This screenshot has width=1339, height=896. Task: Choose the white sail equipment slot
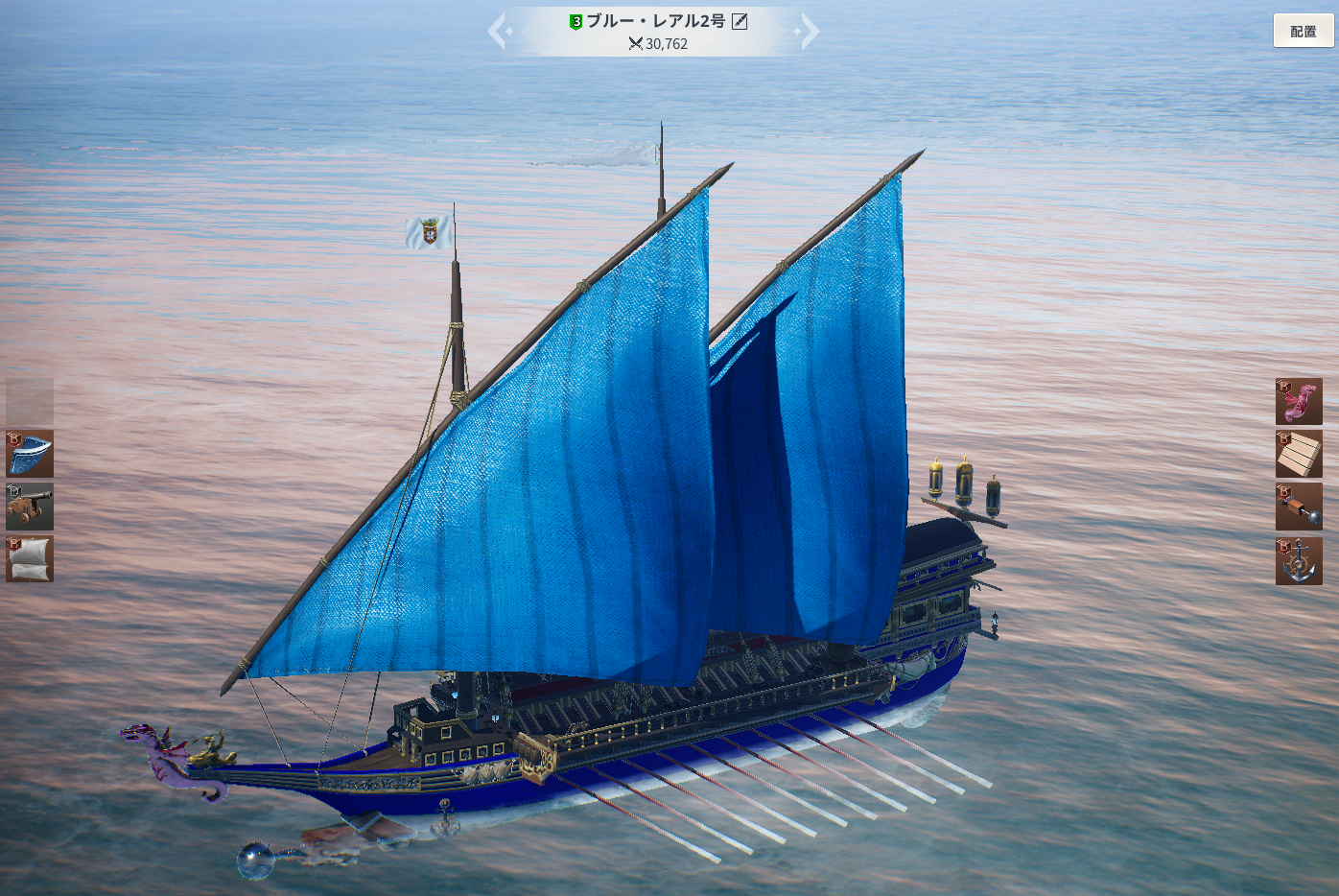[x=30, y=558]
